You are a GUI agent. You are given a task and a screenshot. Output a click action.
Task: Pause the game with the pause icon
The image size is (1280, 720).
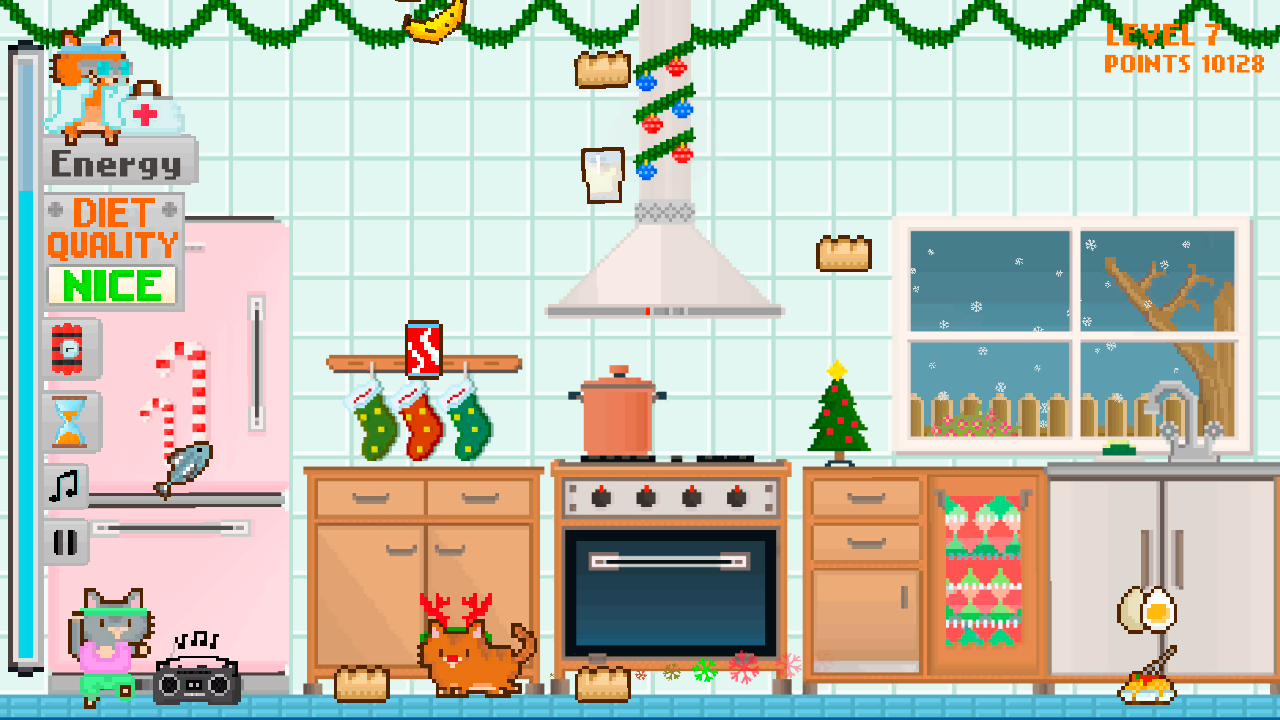pyautogui.click(x=65, y=541)
